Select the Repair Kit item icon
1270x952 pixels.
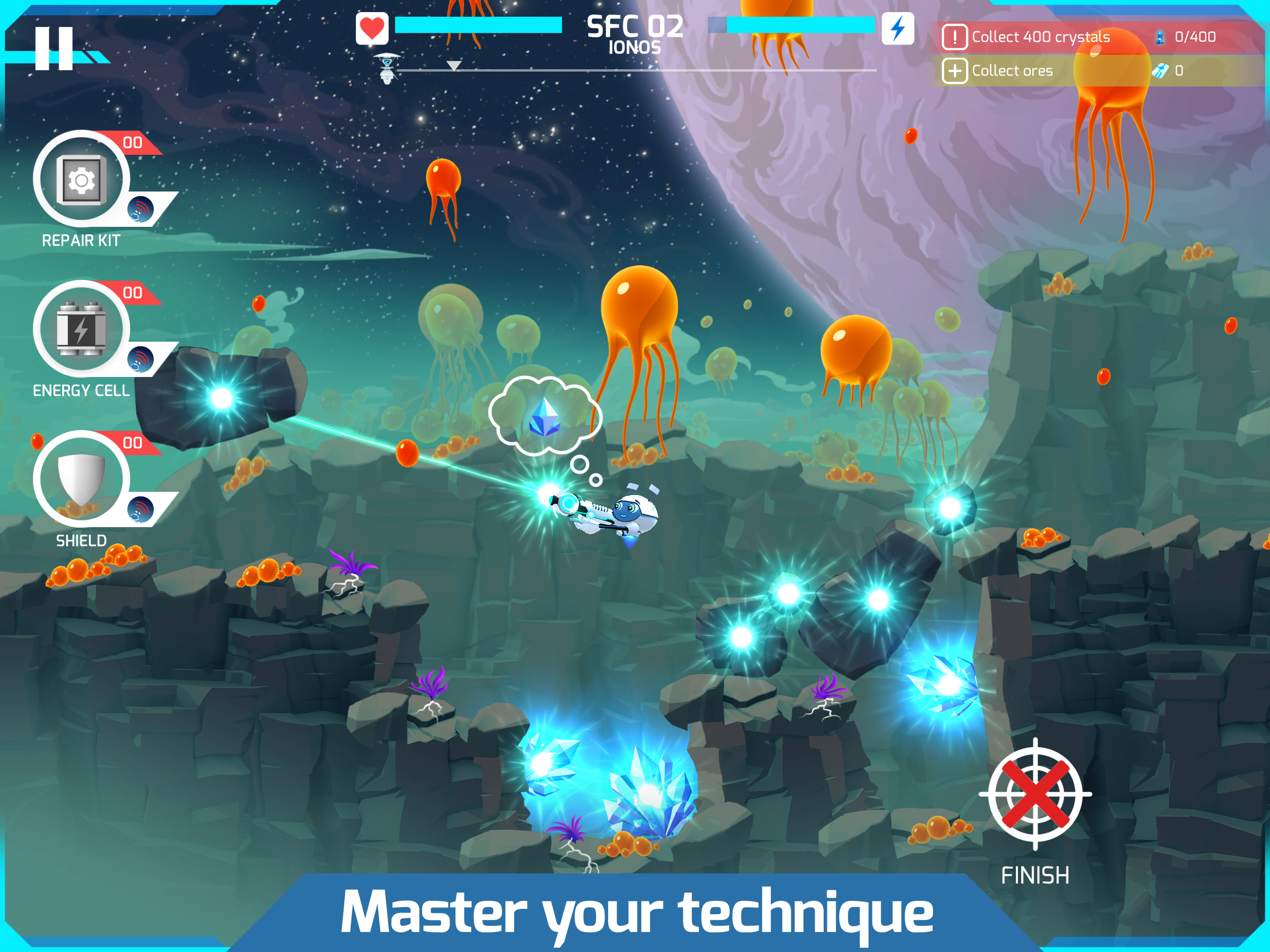(x=82, y=179)
